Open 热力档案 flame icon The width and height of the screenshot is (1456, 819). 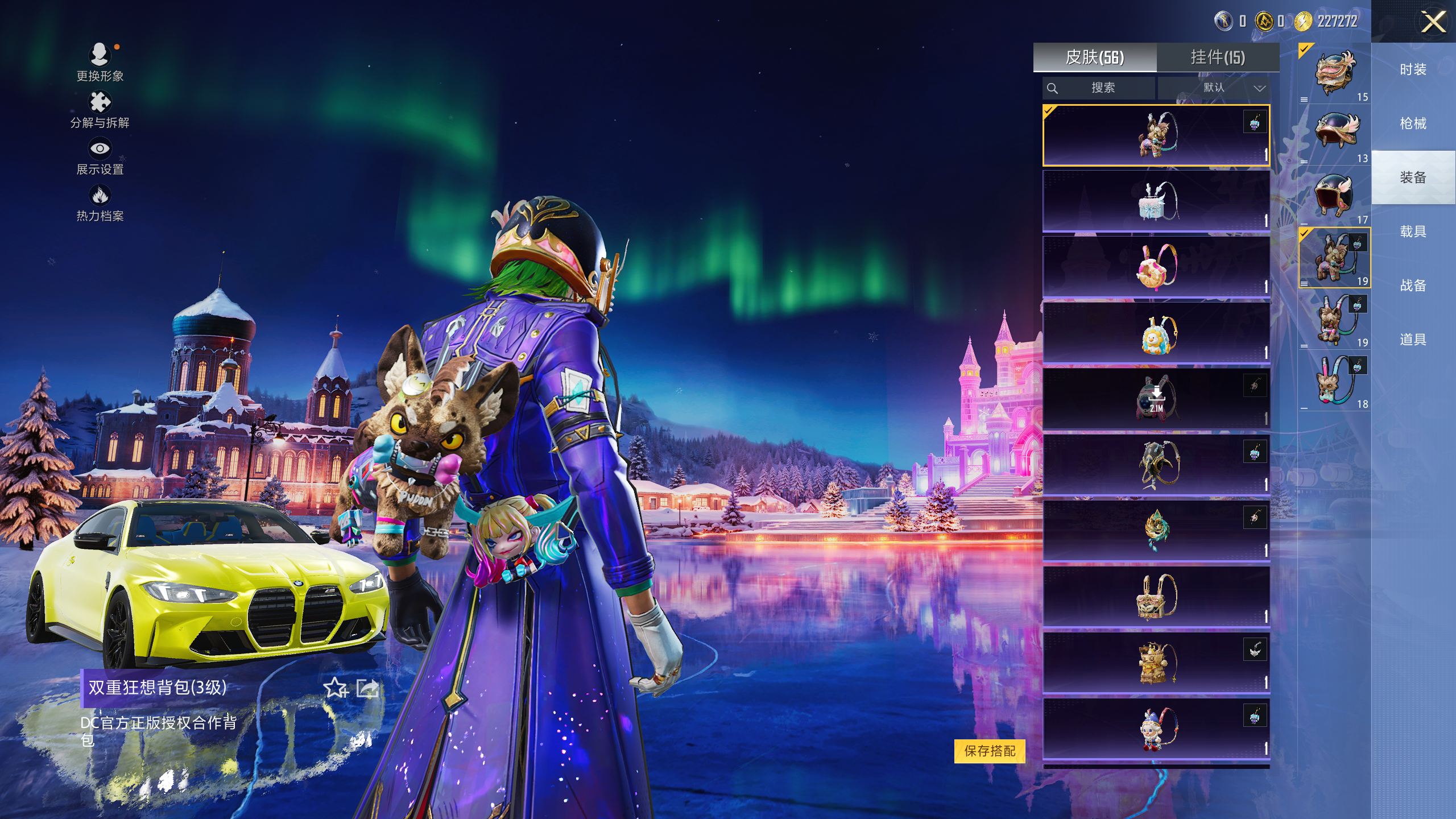100,202
